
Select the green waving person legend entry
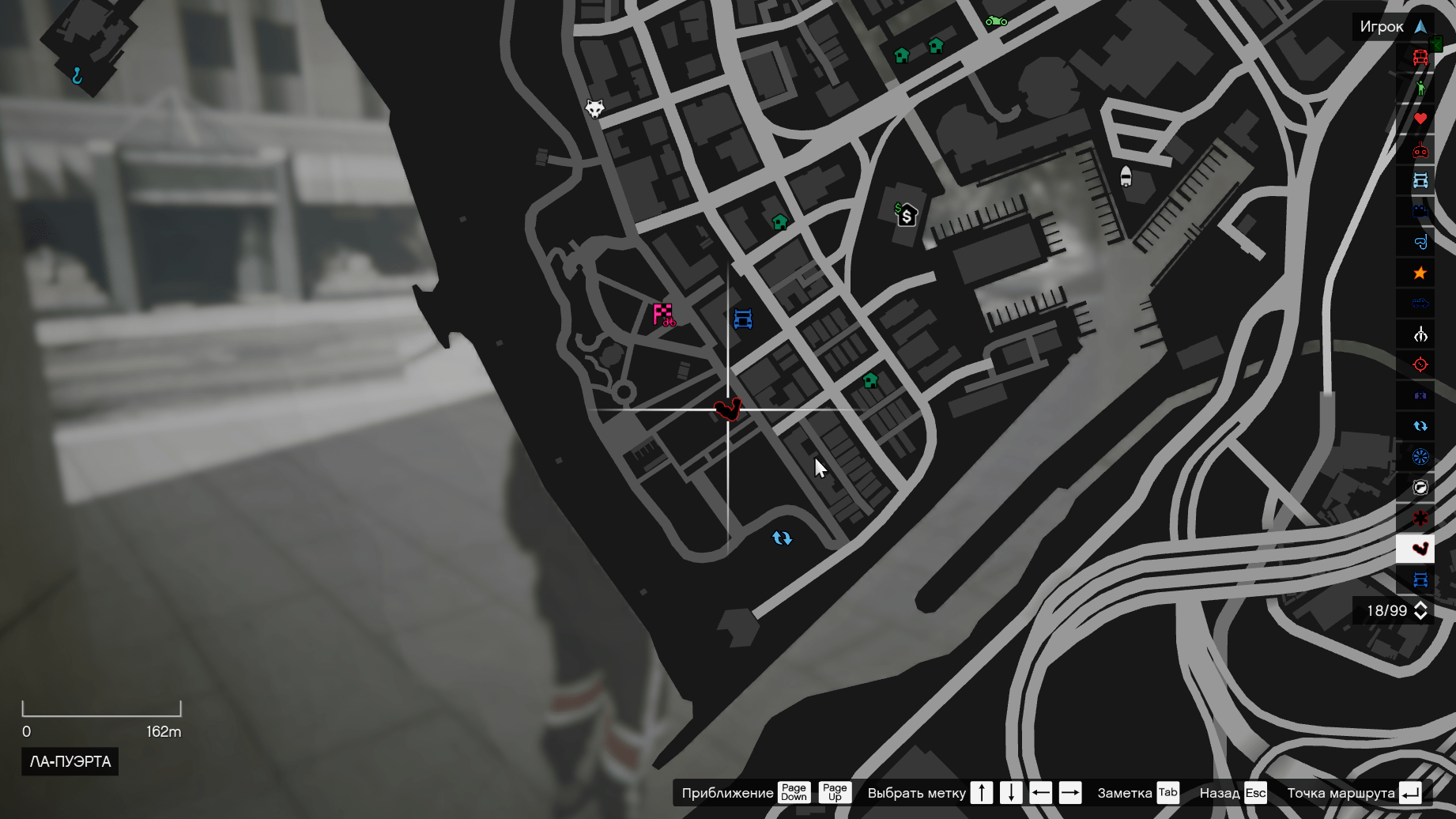point(1420,88)
